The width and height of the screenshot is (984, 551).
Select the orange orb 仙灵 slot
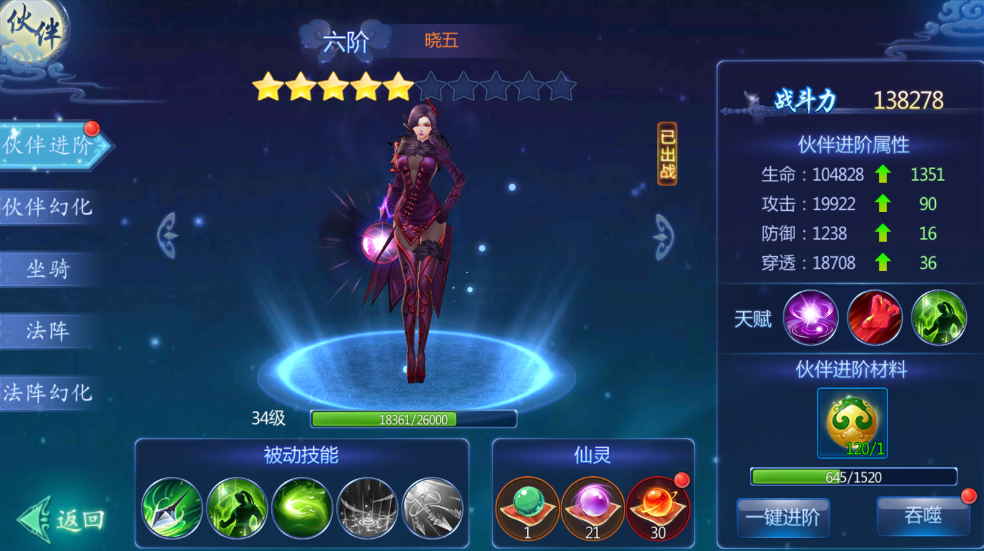click(x=657, y=506)
